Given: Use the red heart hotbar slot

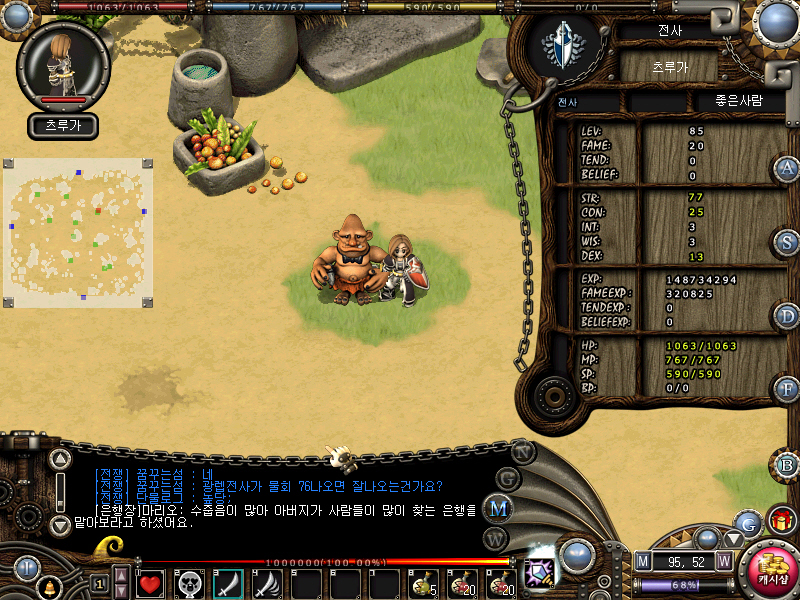Looking at the screenshot, I should [151, 583].
